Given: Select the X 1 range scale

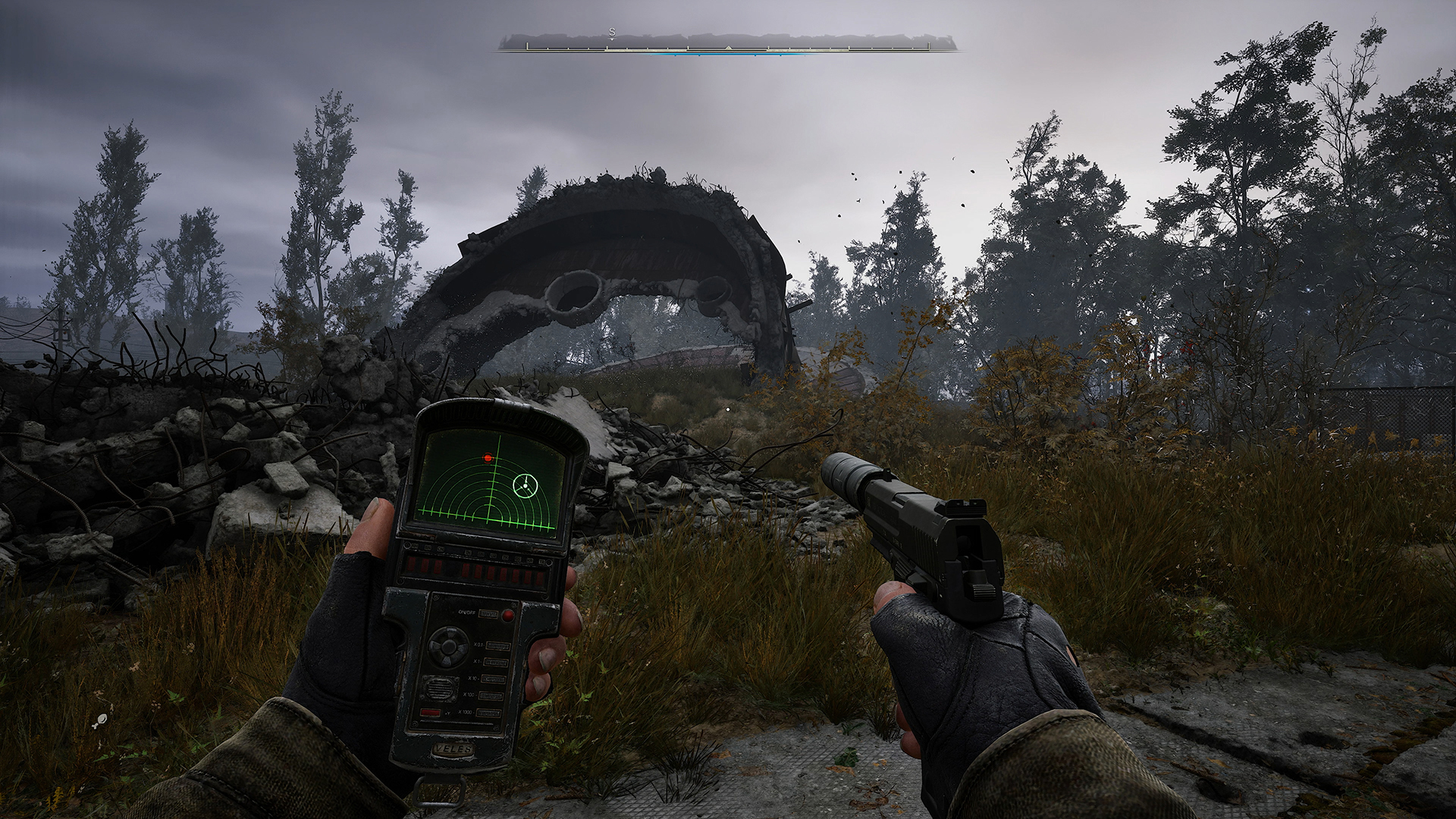Looking at the screenshot, I should (x=495, y=661).
